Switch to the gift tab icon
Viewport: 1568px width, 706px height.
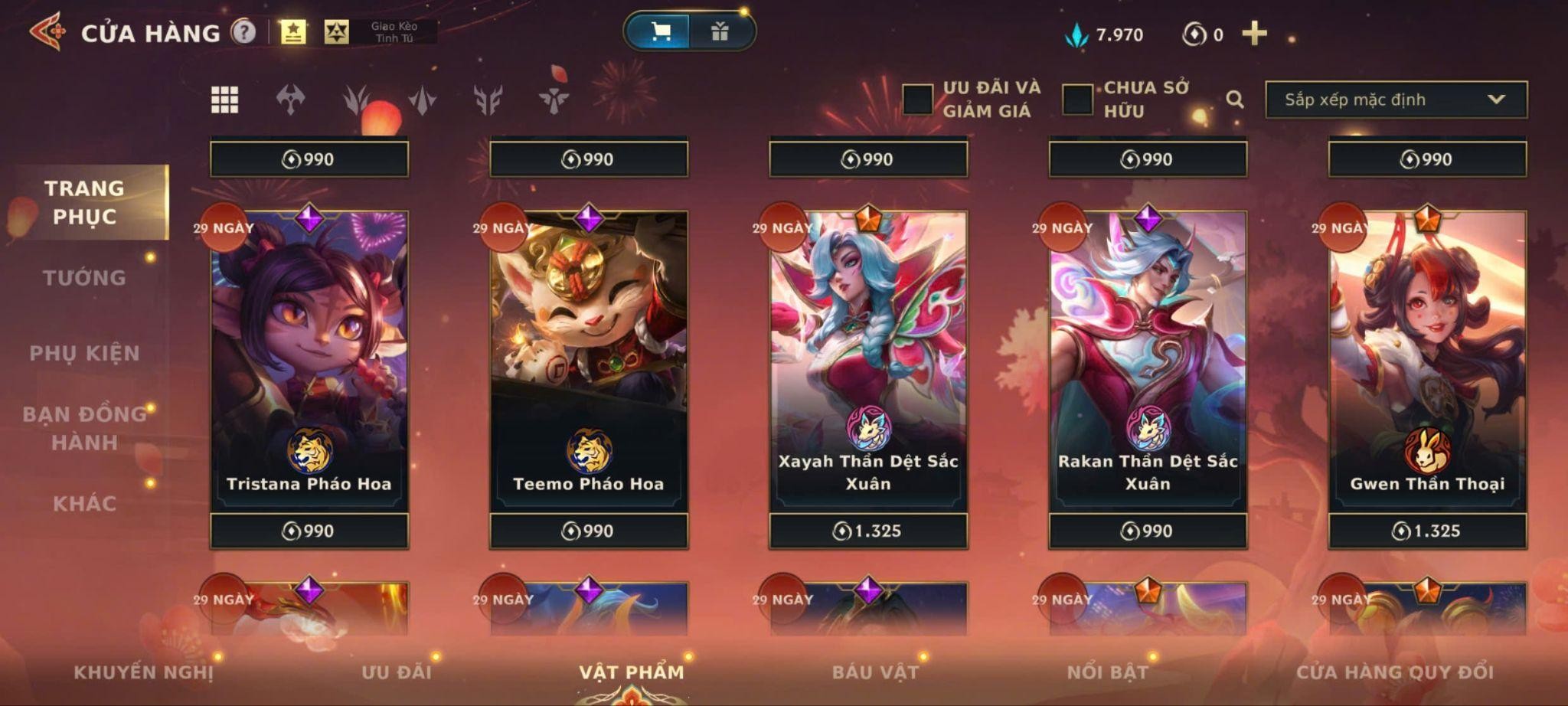pos(719,31)
